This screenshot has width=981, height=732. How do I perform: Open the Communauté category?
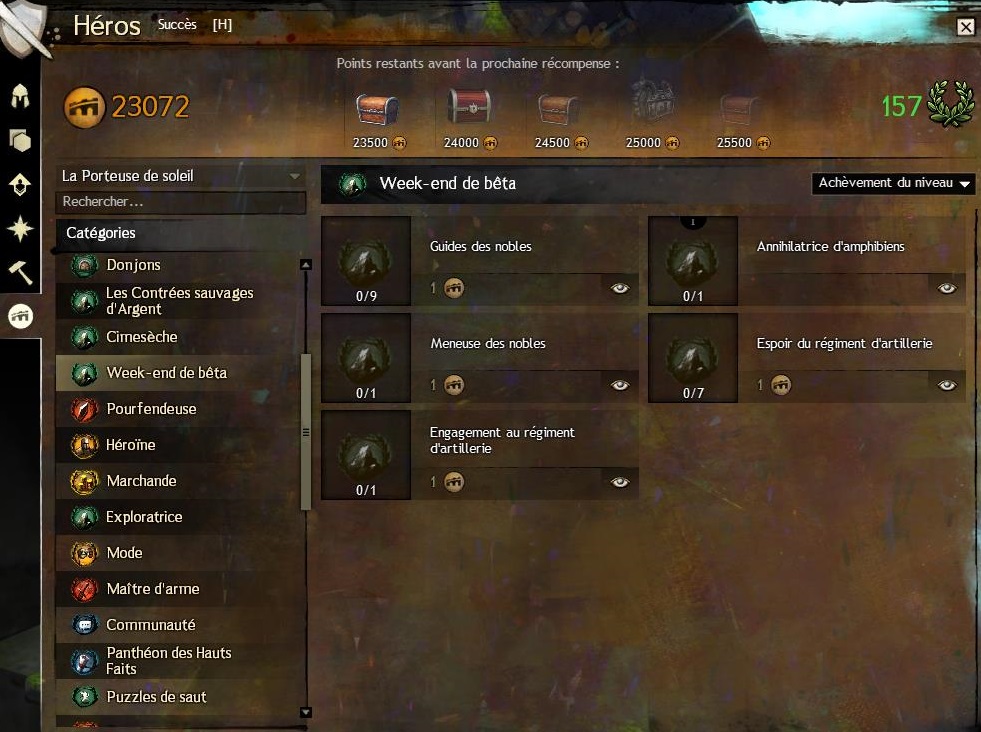click(150, 625)
